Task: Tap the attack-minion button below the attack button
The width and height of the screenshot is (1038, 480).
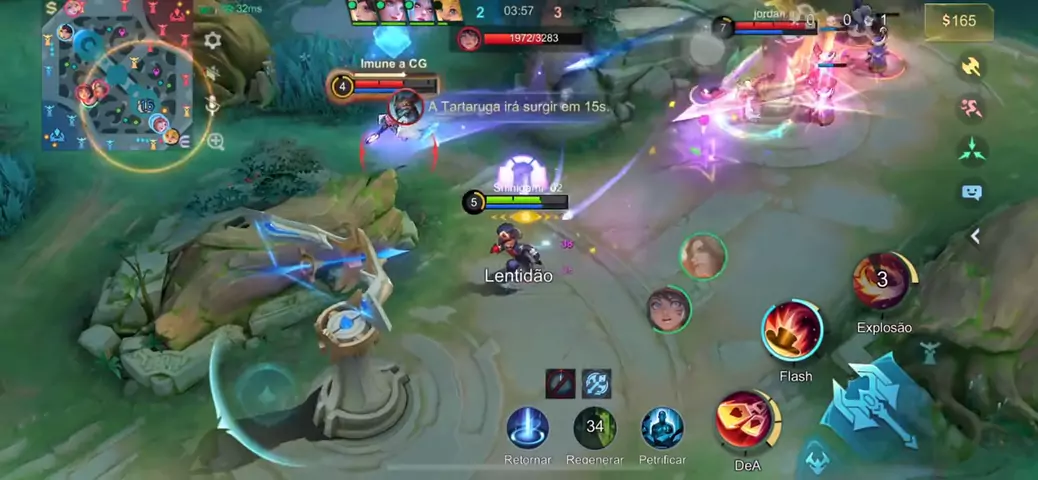Action: tap(816, 458)
